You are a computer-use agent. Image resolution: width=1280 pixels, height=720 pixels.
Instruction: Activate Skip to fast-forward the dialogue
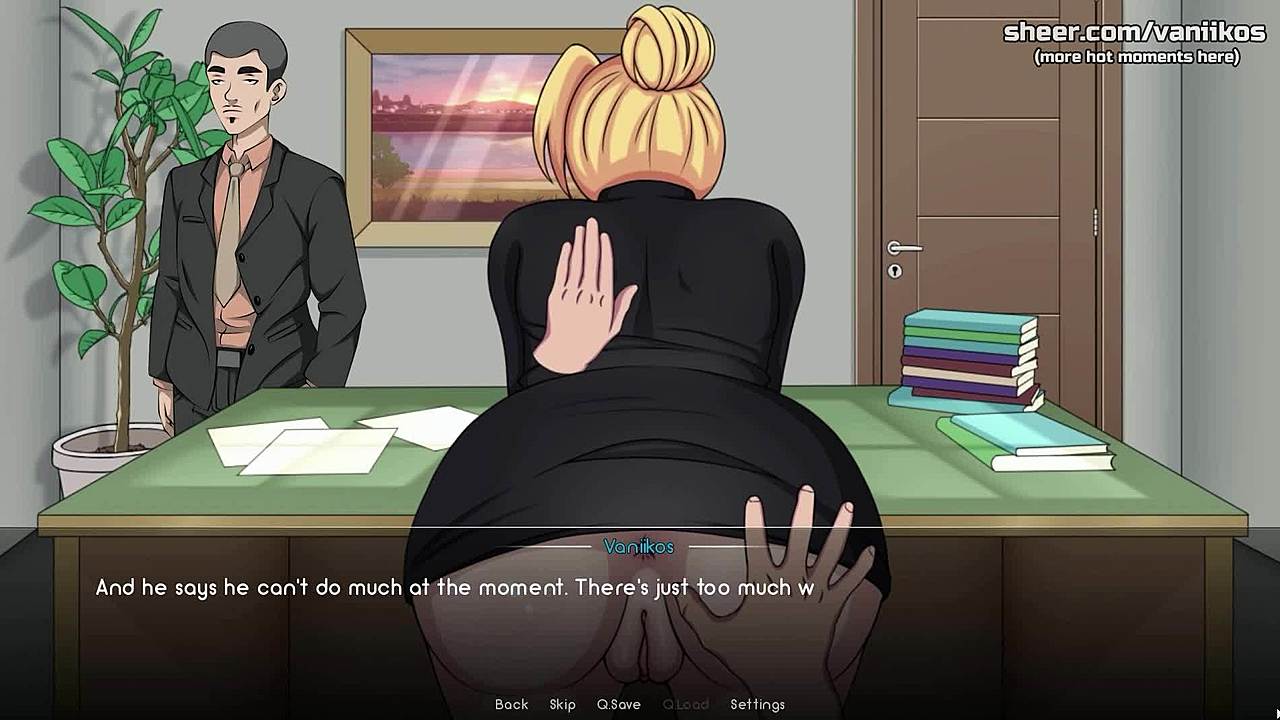[562, 704]
